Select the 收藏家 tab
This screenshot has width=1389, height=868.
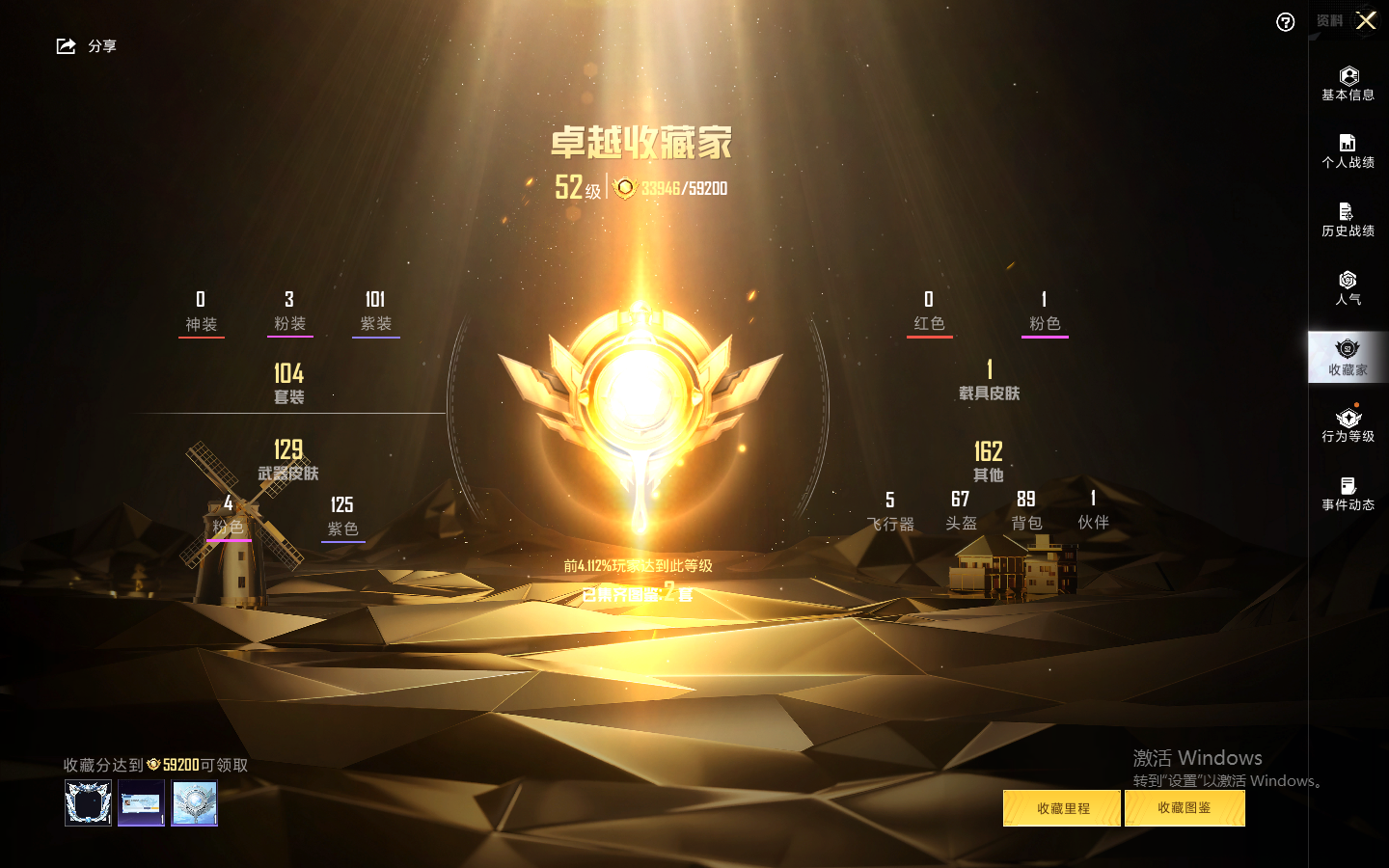(x=1348, y=357)
